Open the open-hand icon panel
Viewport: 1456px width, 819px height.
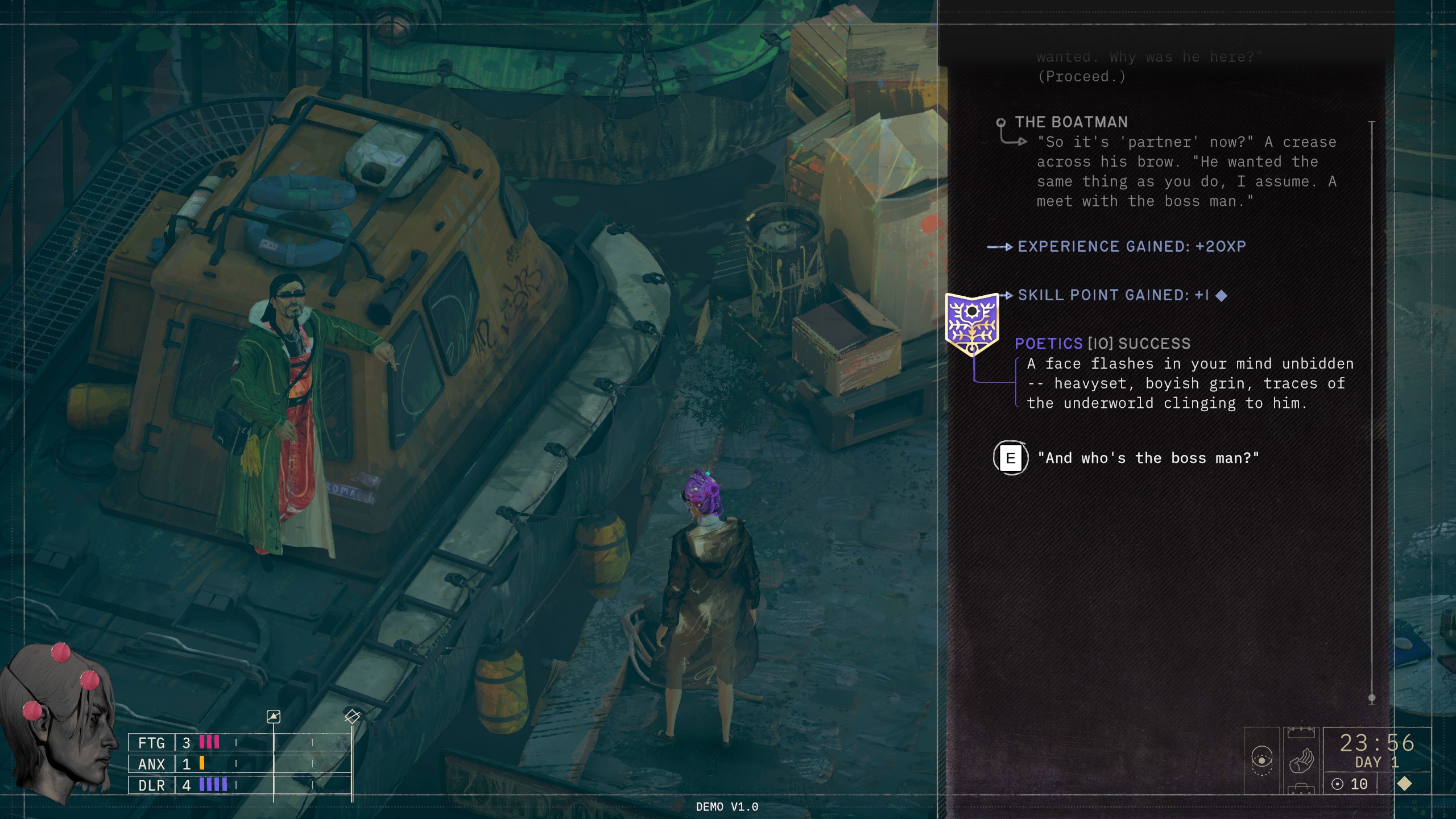pyautogui.click(x=1301, y=760)
